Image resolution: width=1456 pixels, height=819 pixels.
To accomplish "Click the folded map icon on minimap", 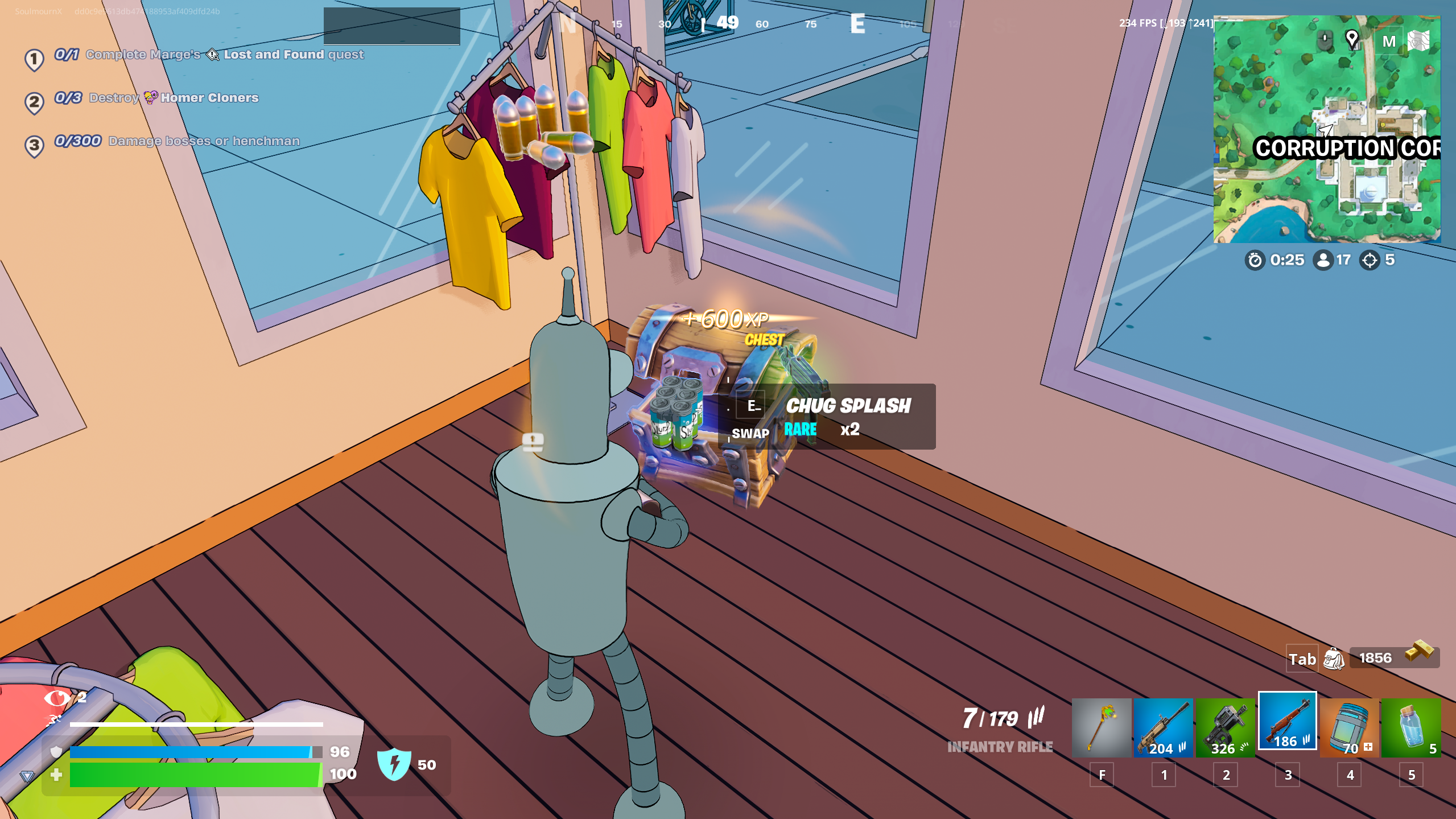I will [1418, 41].
